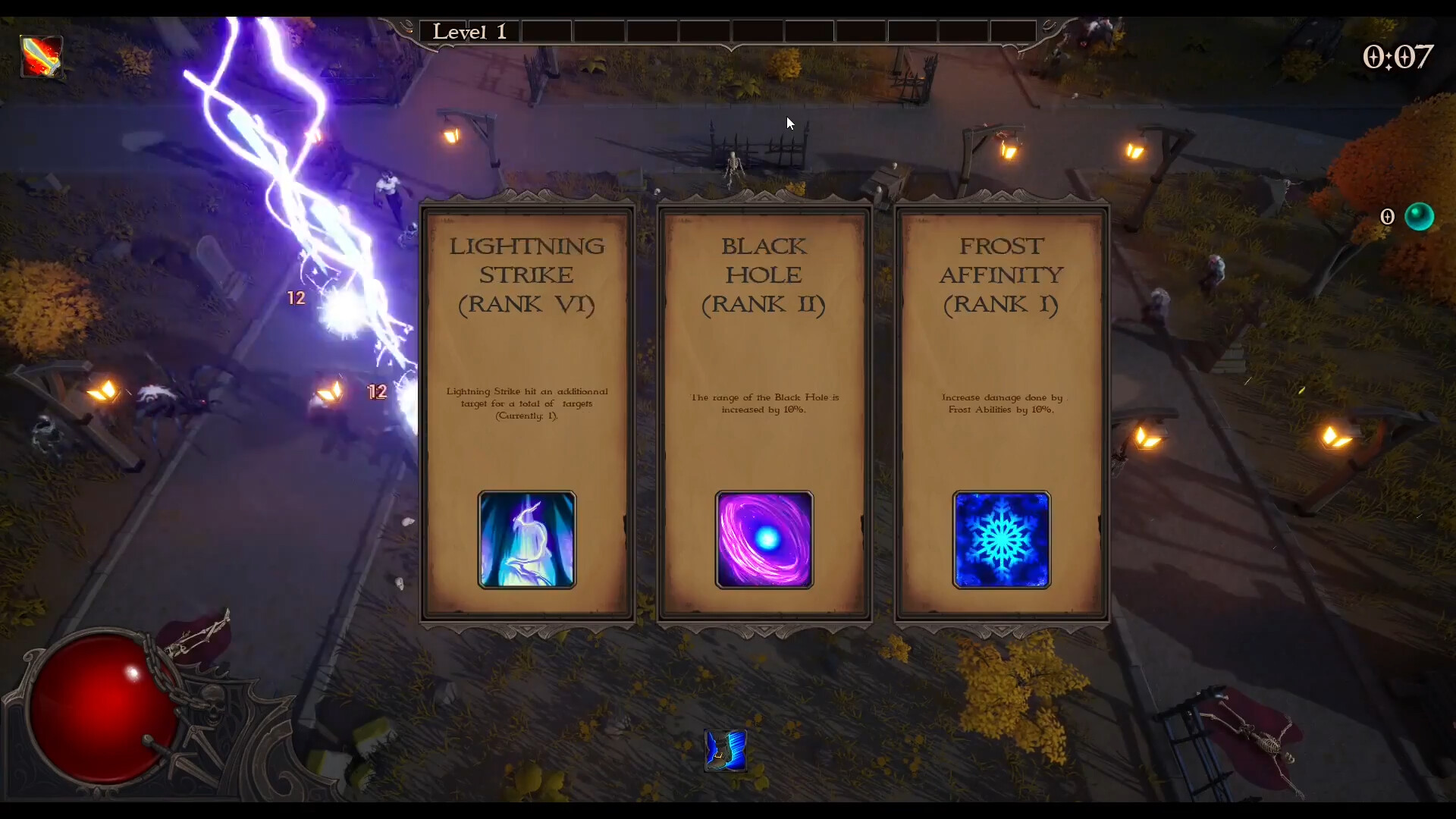Choose the Lightning Strike (Rank VI) upgrade card
The height and width of the screenshot is (819, 1456).
point(526,341)
